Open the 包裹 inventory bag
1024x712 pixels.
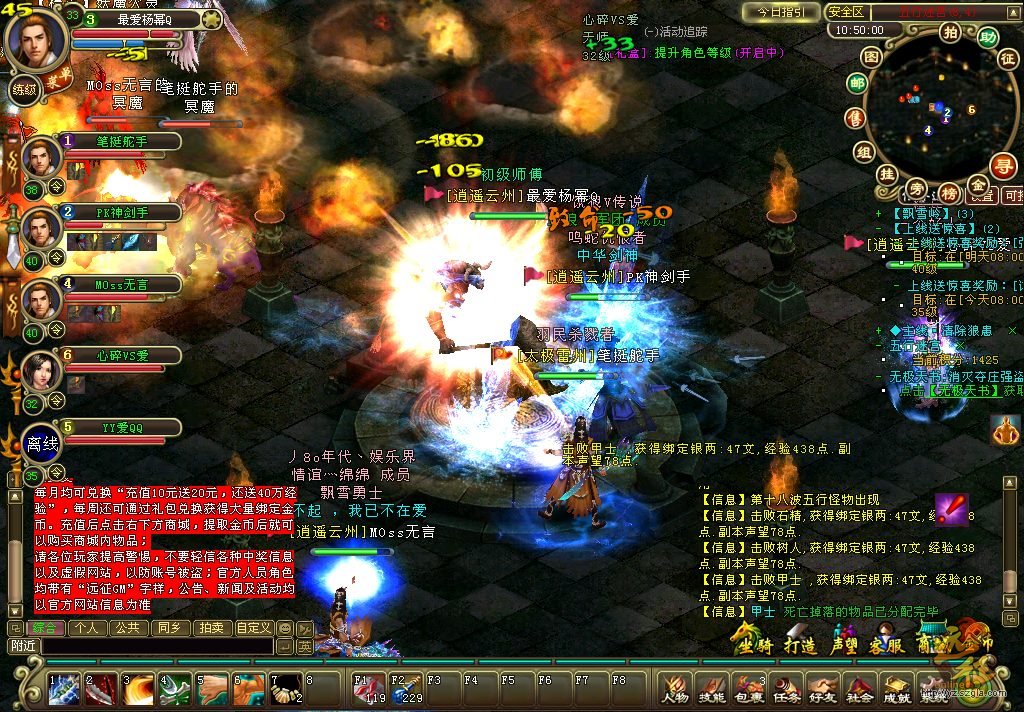748,689
